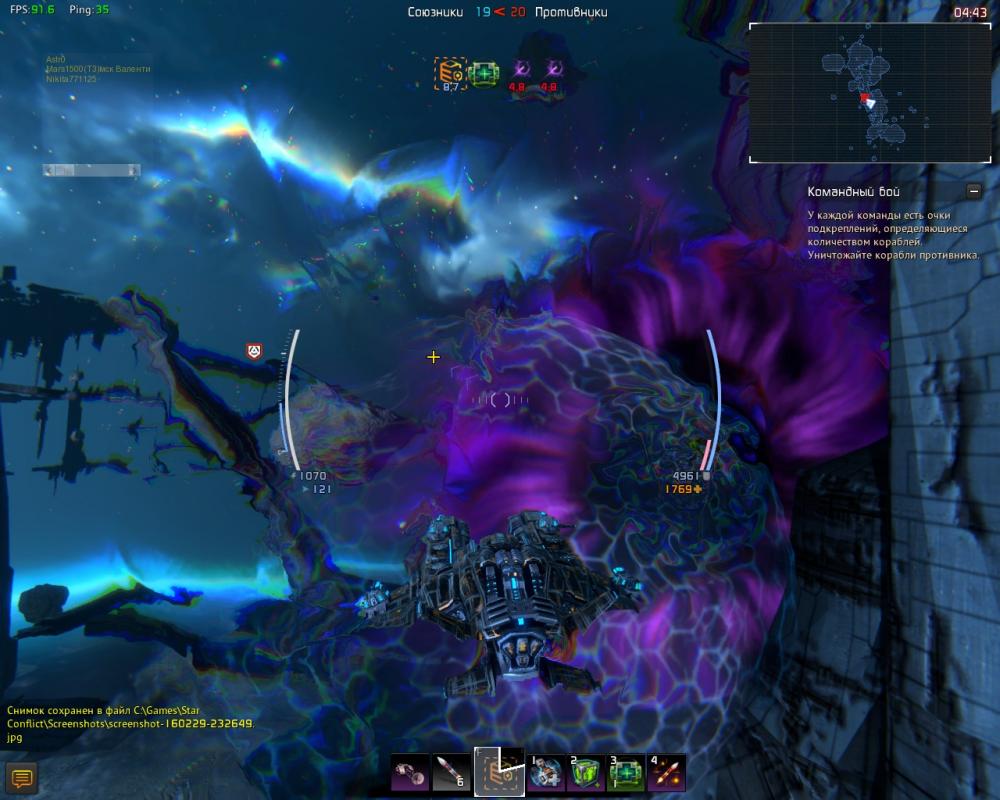
Task: Collapse the Командный бой objective panel
Action: (x=974, y=191)
